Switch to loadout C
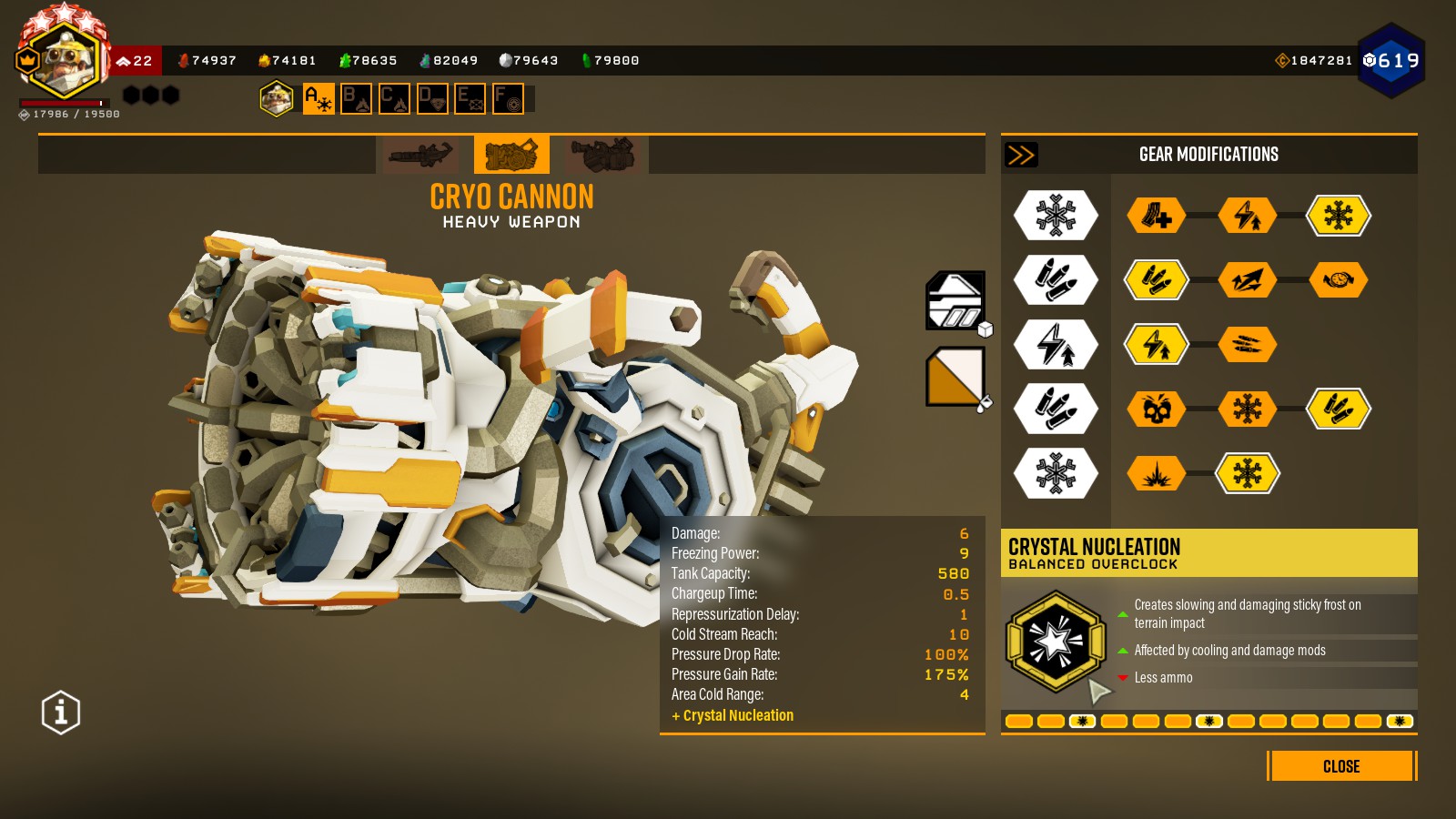1456x819 pixels. point(394,98)
